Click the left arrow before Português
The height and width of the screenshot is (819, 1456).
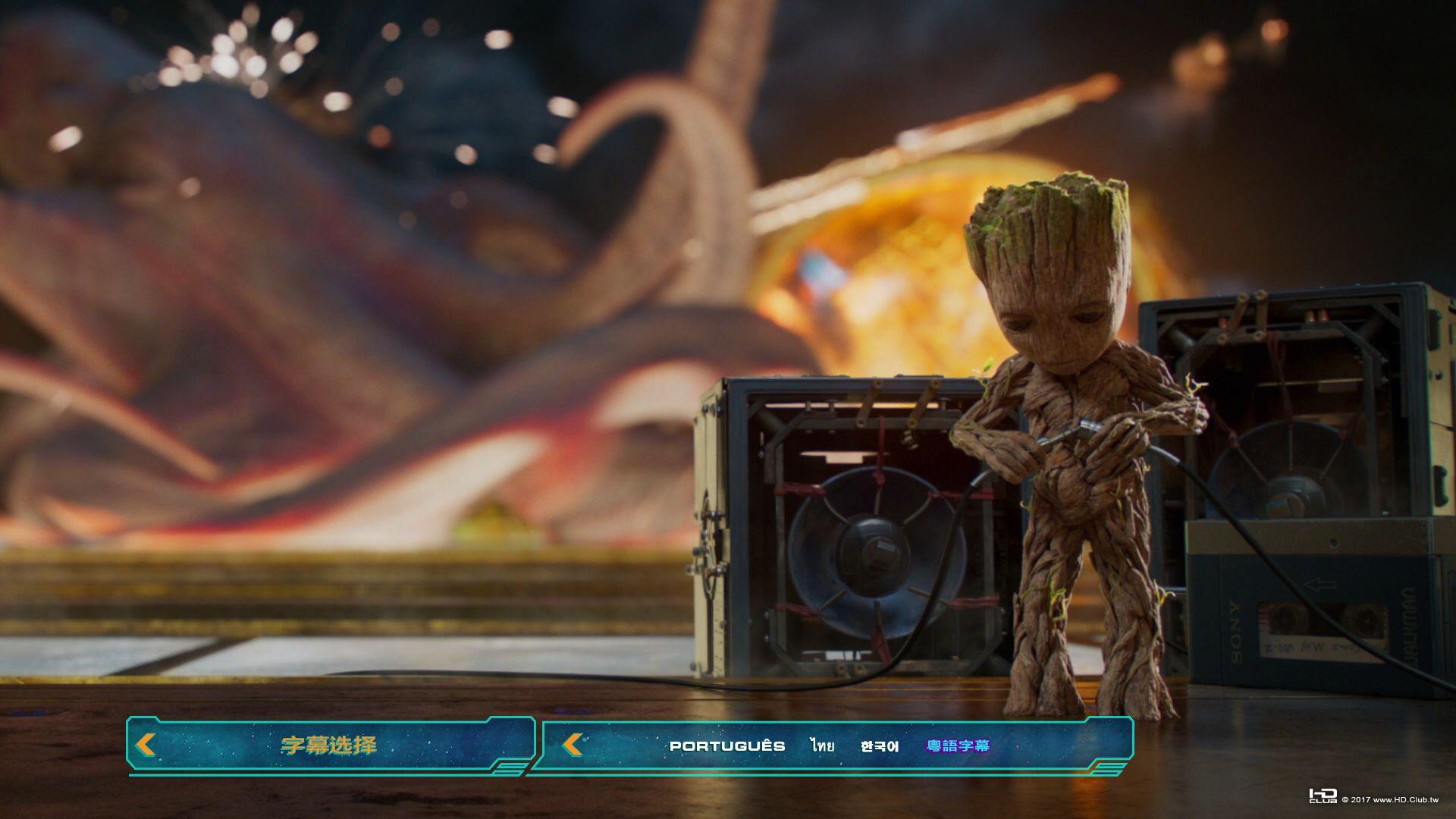573,745
